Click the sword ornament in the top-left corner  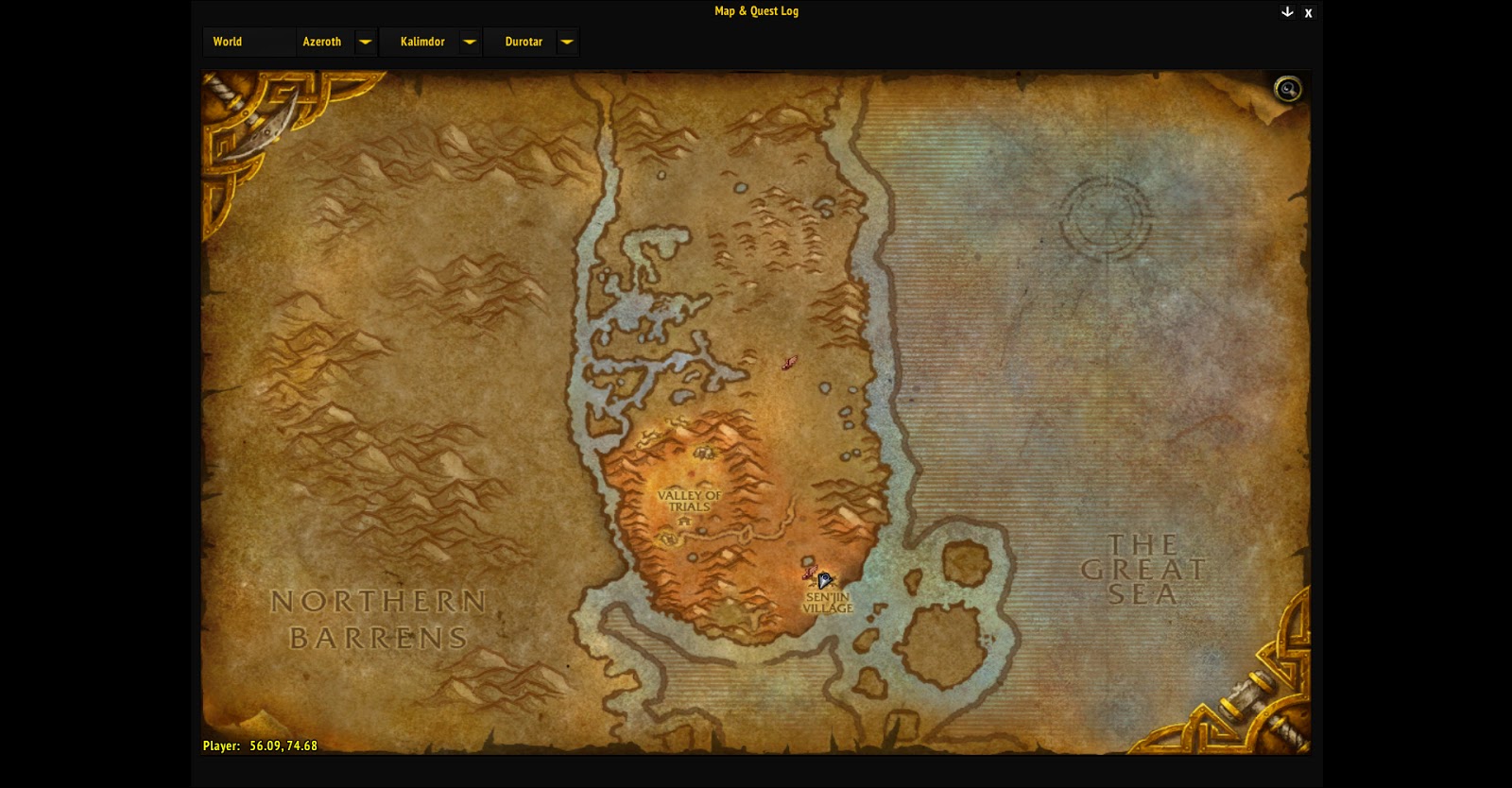pos(265,123)
